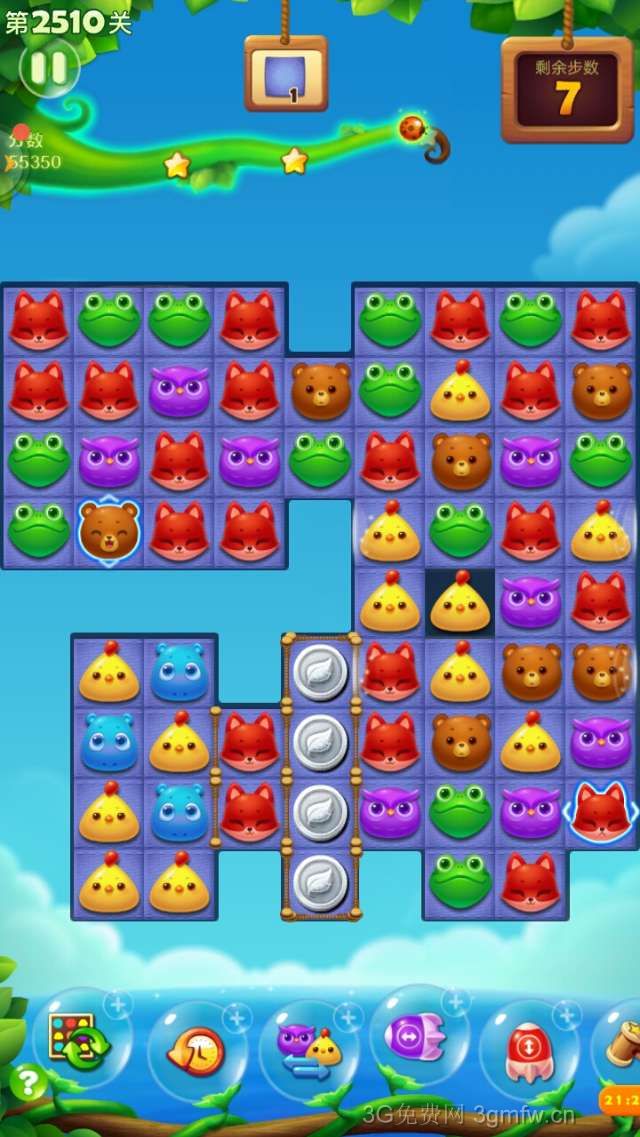Activate the purple horizontal rocket booster
Image resolution: width=640 pixels, height=1137 pixels.
419,1036
